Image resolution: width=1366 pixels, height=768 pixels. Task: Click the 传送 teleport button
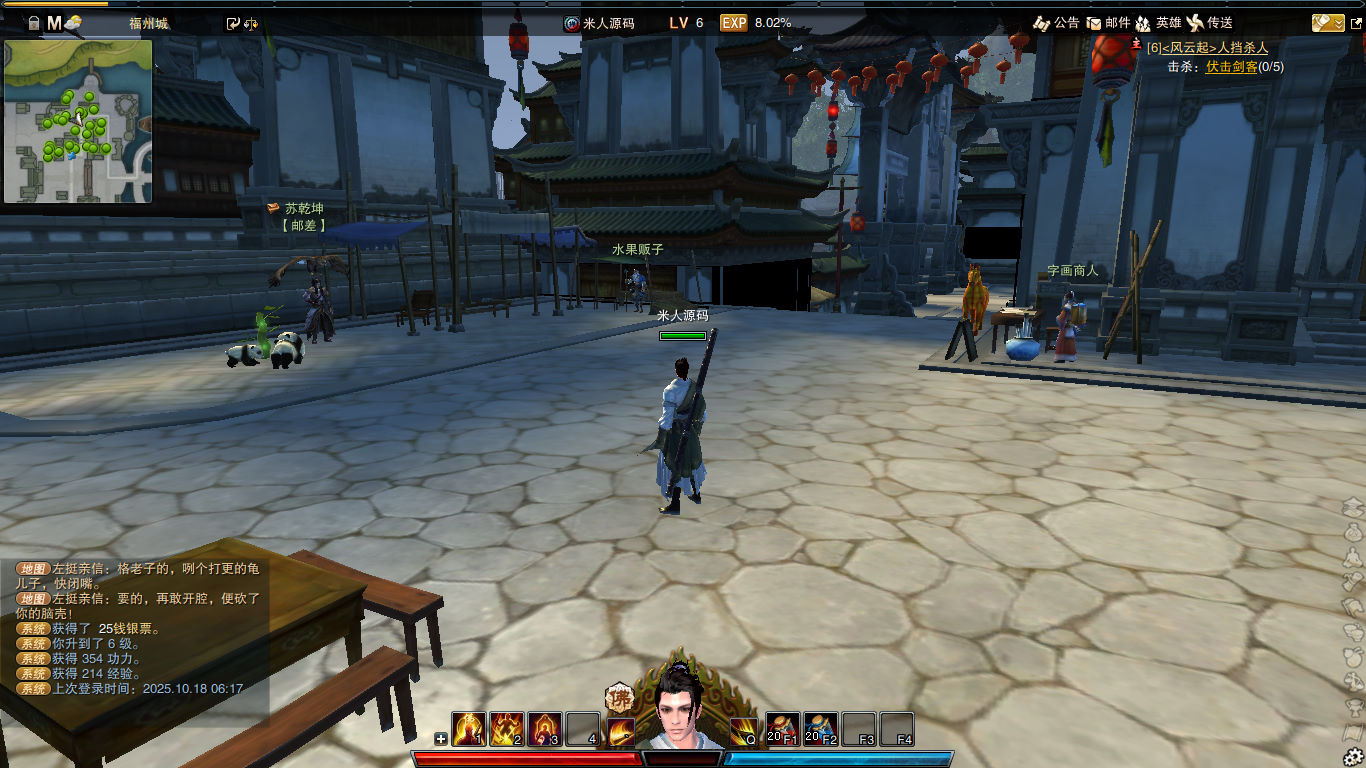pos(1209,22)
